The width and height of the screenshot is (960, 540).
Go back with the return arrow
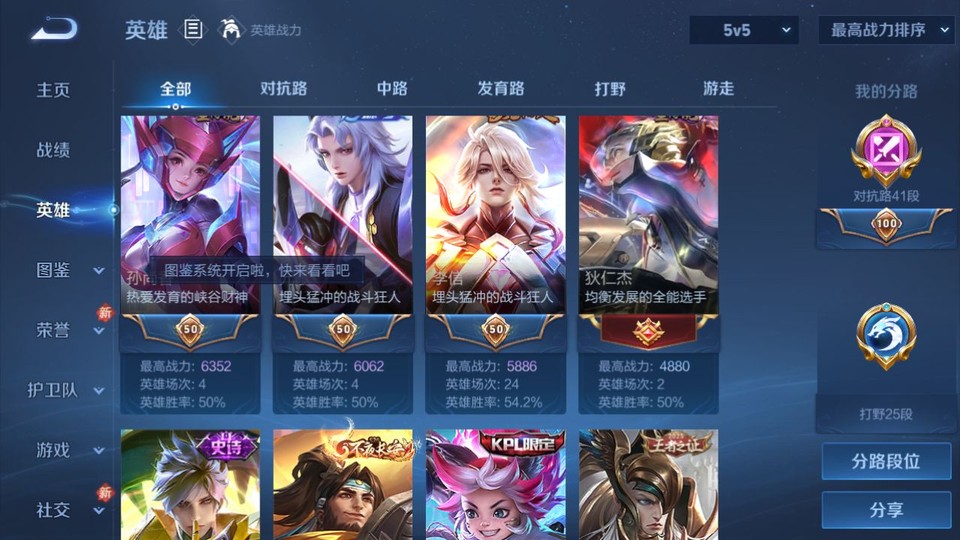(x=54, y=30)
